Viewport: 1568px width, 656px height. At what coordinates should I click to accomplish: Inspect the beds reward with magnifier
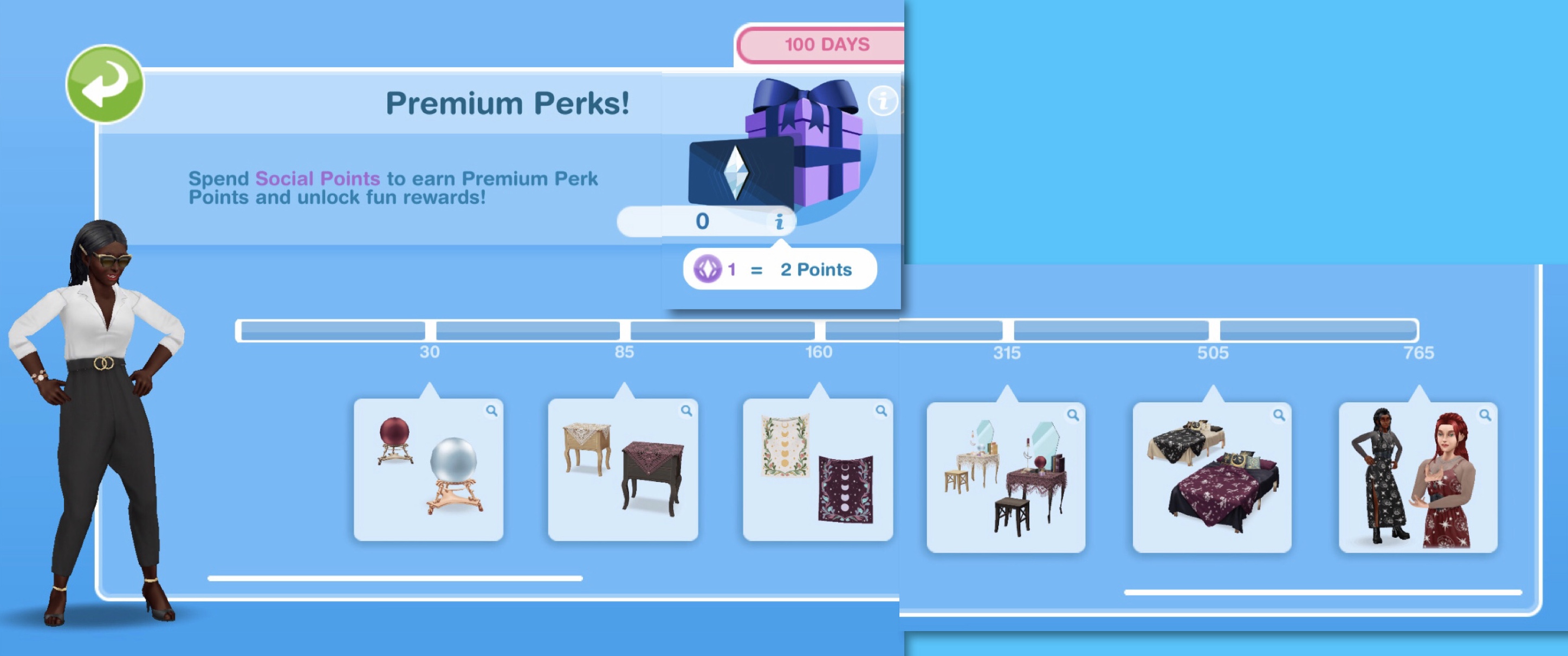[x=1279, y=415]
